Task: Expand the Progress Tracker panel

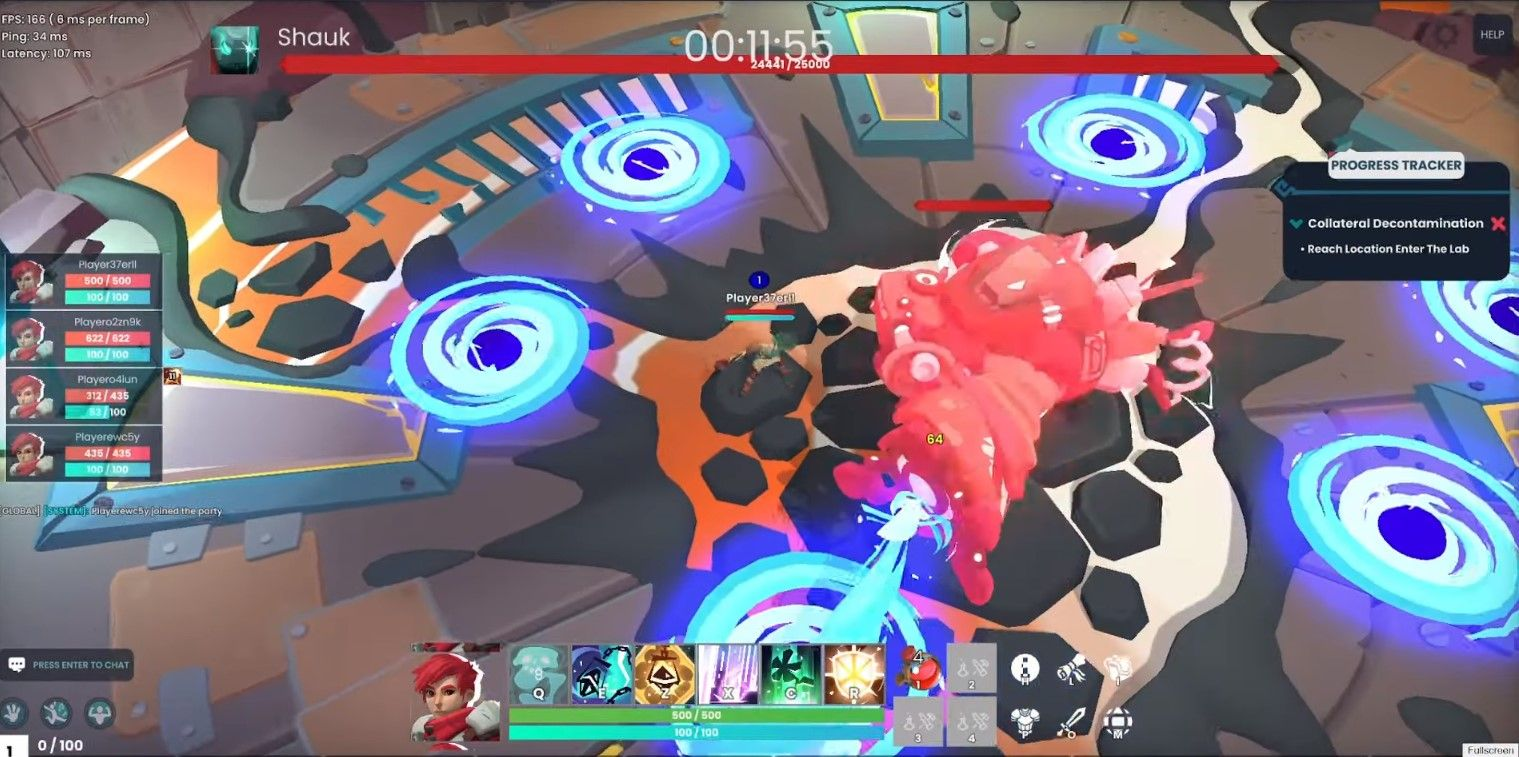Action: click(x=1395, y=165)
